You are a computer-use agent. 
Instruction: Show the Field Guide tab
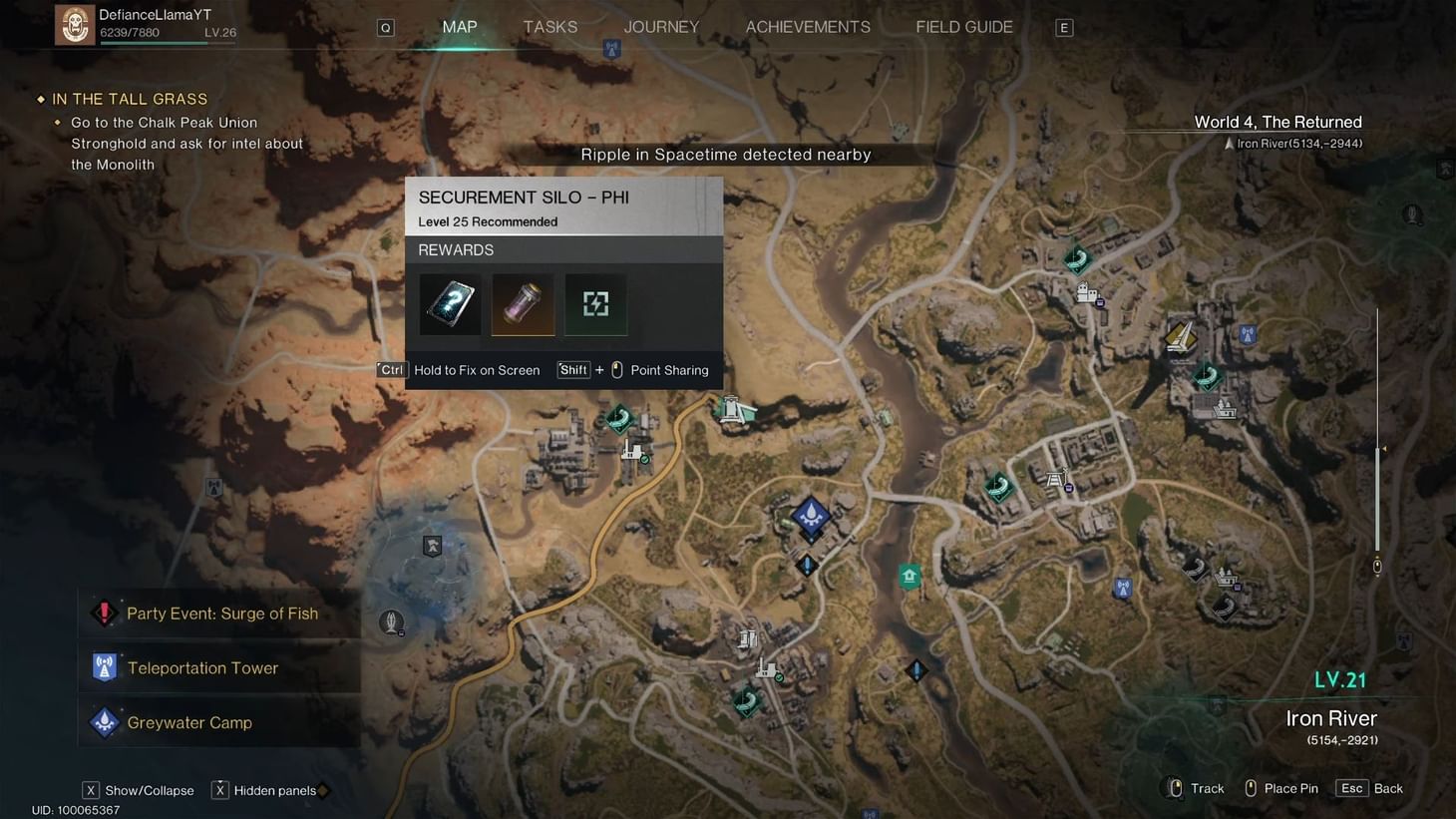(x=963, y=27)
